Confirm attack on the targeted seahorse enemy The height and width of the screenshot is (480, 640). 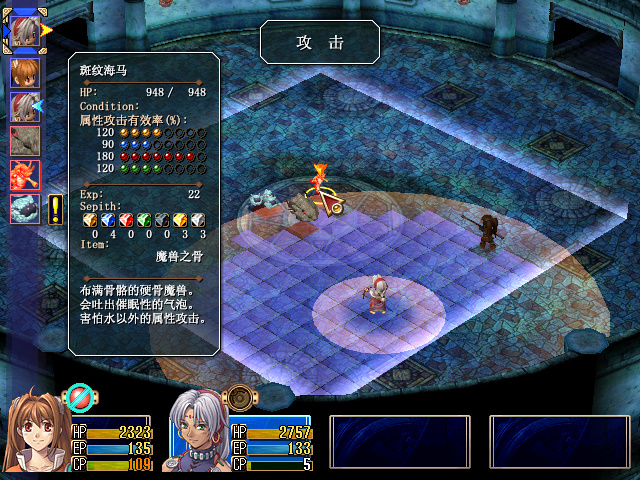pos(303,207)
